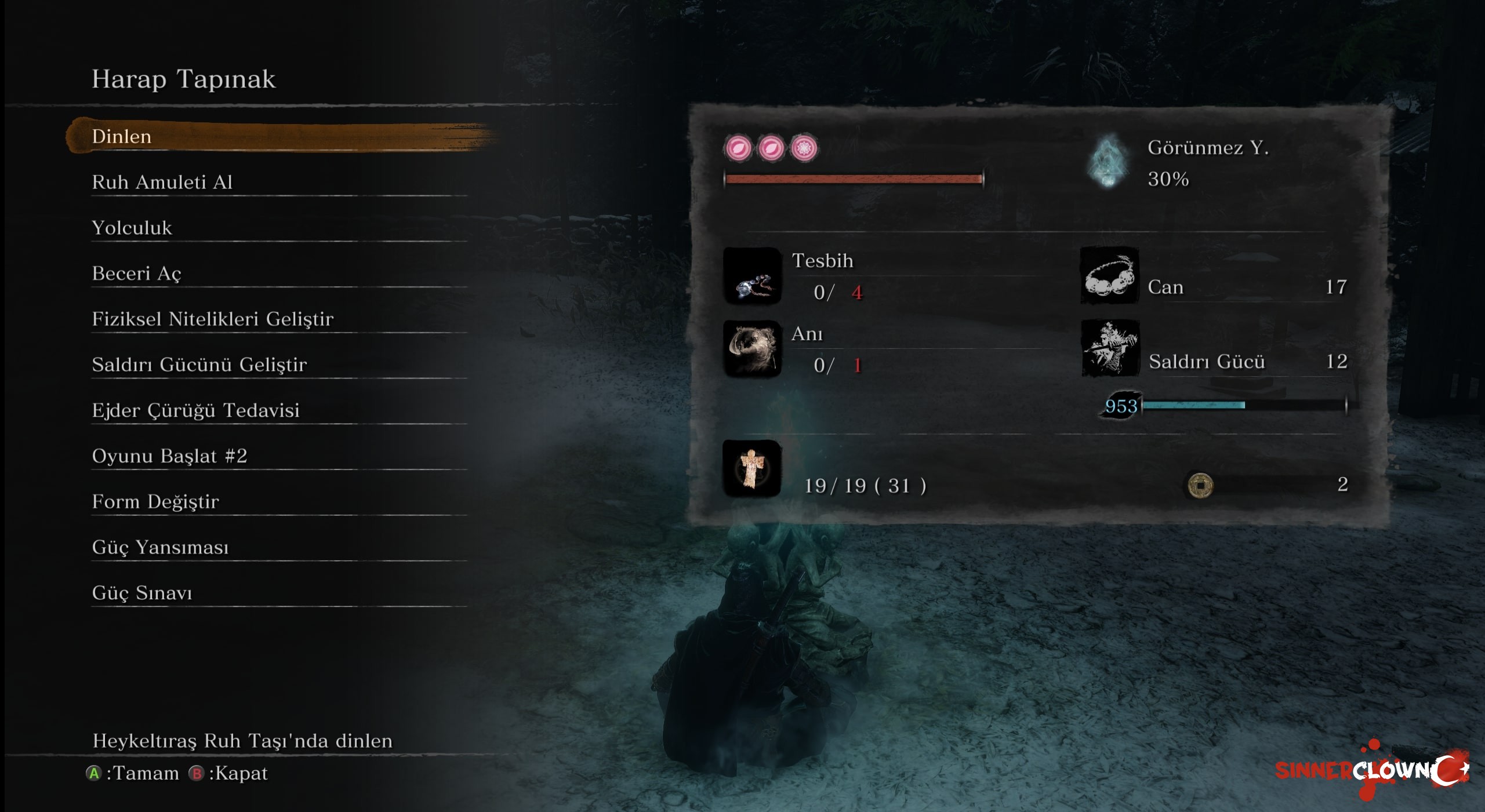Open Beceri Aç skill menu
This screenshot has height=812, width=1485.
point(137,274)
